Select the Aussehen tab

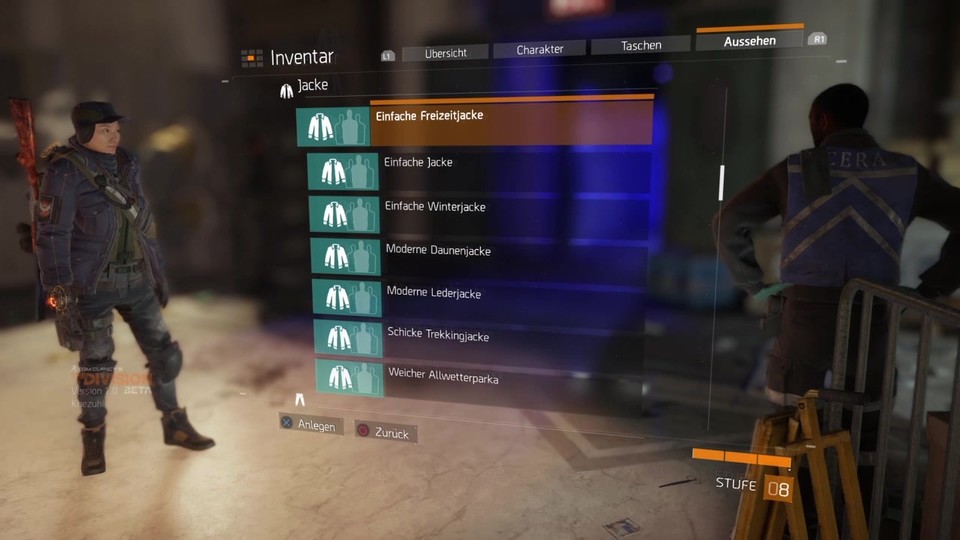749,41
